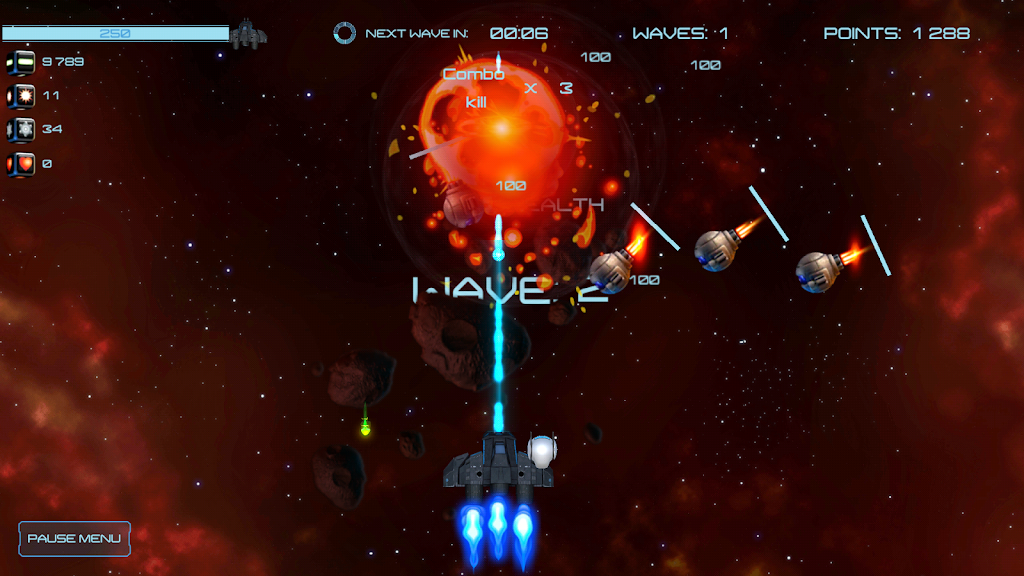The image size is (1024, 576).
Task: Click the gear cog item icon
Action: 21,130
